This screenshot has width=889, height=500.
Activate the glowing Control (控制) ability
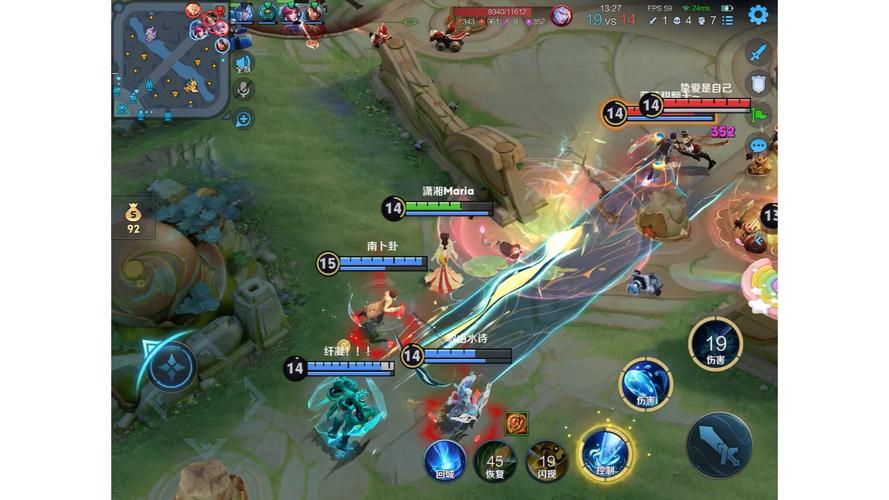(x=604, y=451)
